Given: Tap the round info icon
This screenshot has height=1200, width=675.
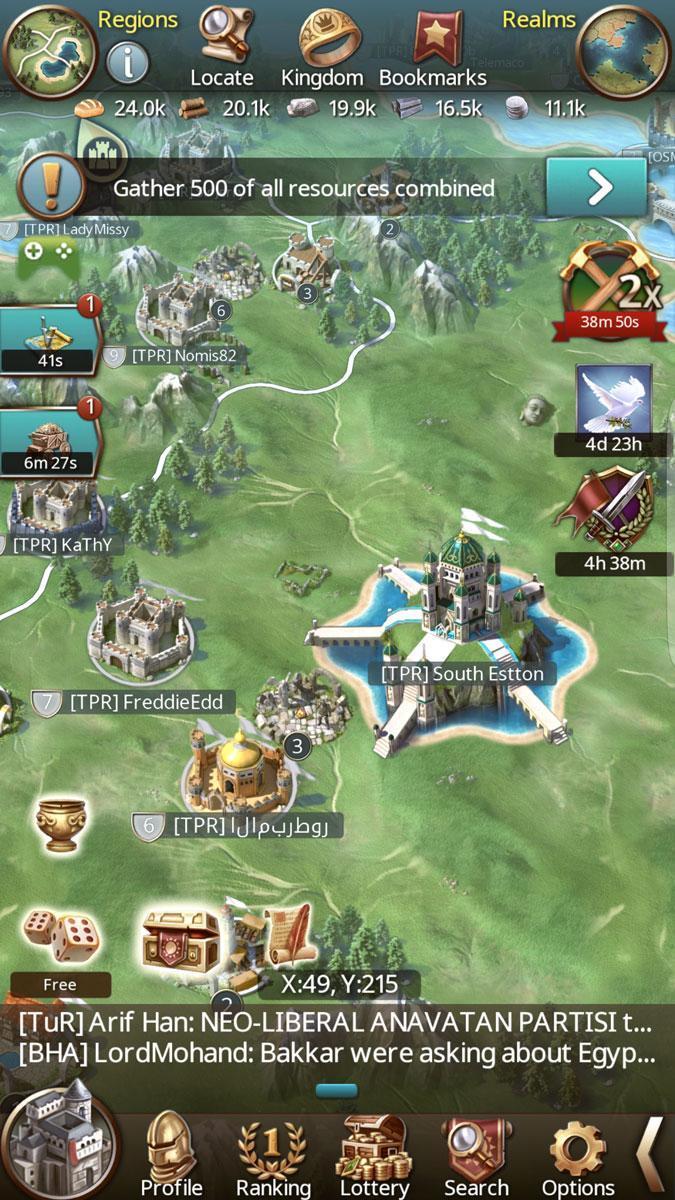Looking at the screenshot, I should tap(127, 63).
